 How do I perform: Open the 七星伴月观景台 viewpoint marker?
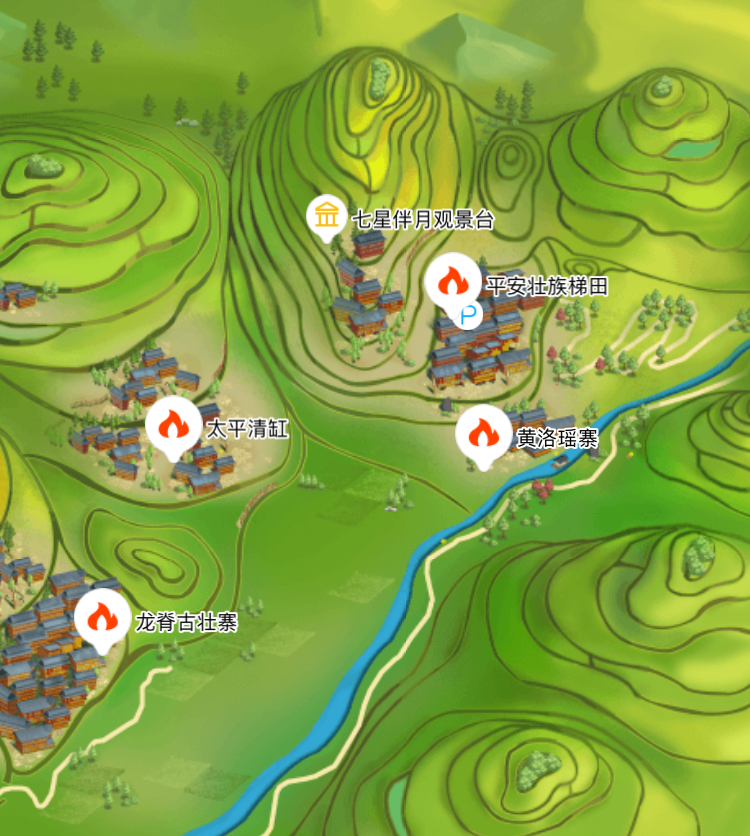[326, 216]
